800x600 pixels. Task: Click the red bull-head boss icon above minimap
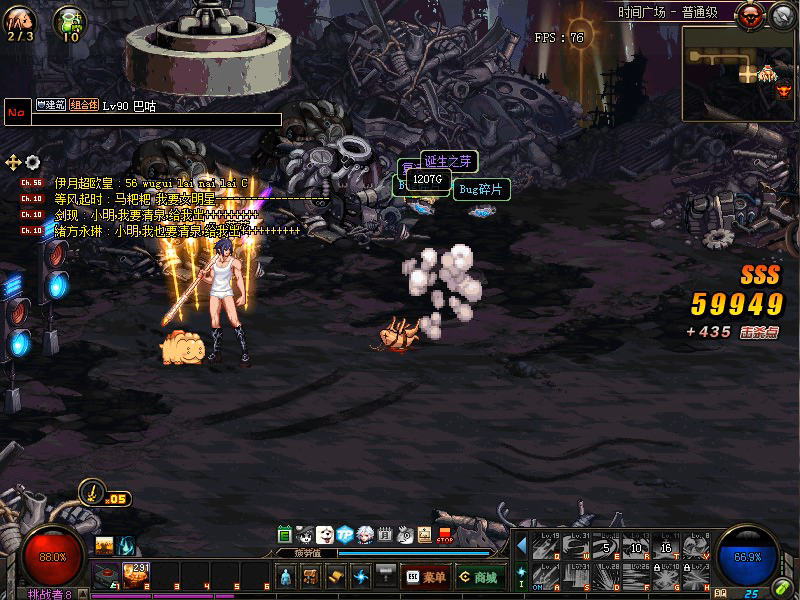click(x=750, y=15)
